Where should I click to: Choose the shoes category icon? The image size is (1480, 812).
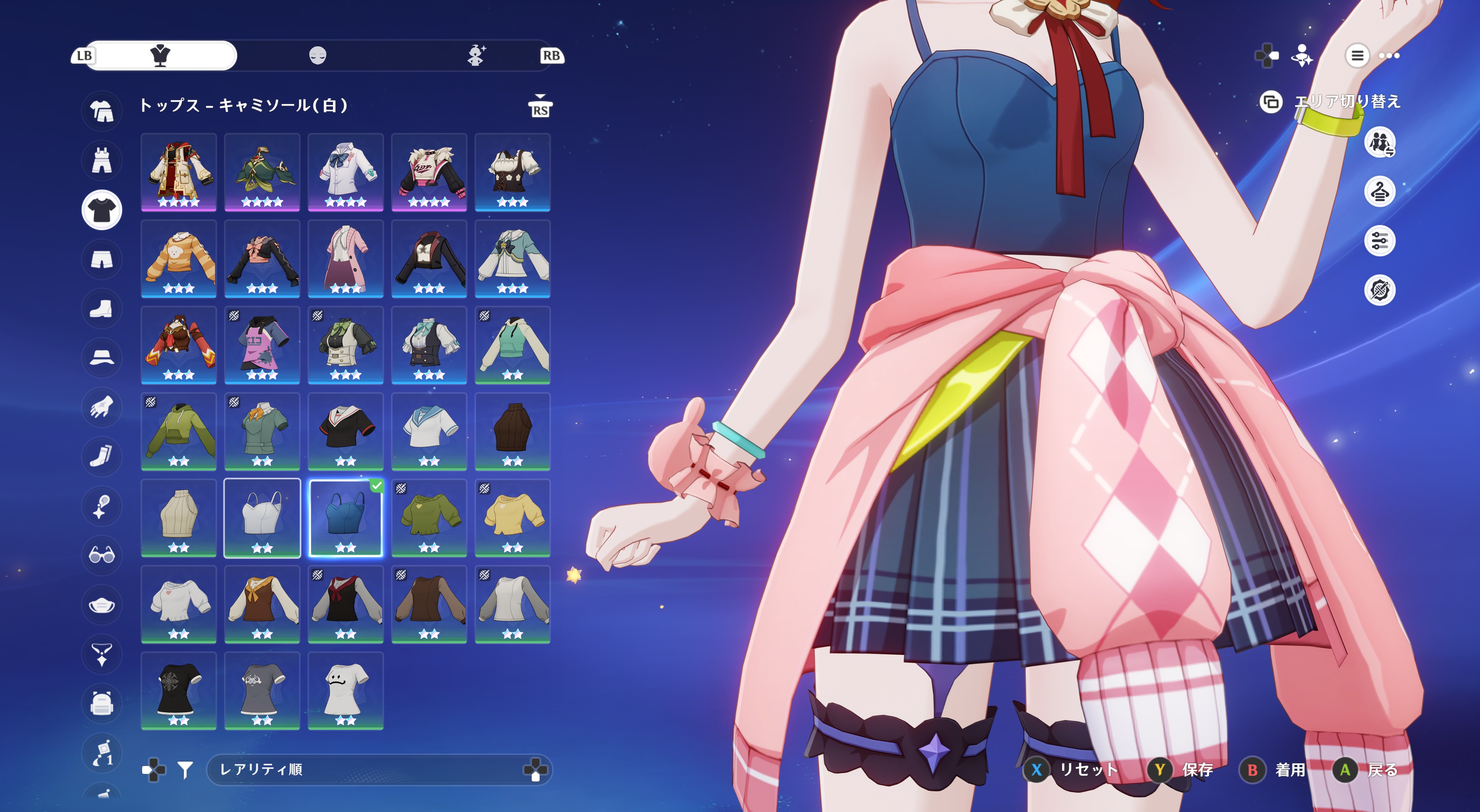tap(102, 309)
